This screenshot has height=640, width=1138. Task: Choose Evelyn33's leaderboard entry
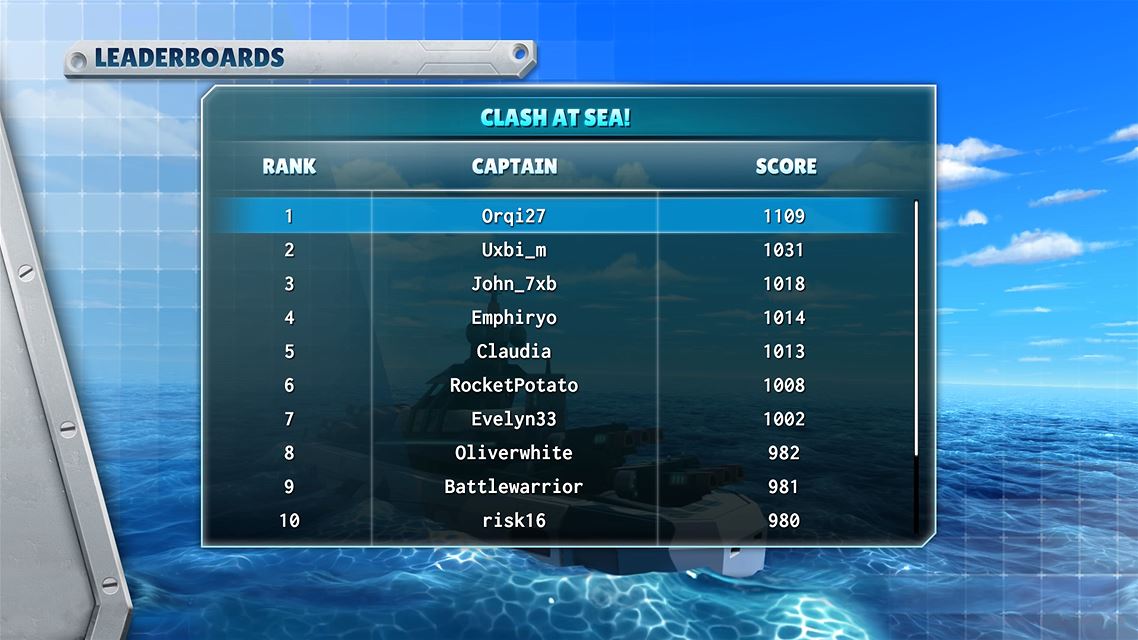pos(514,419)
